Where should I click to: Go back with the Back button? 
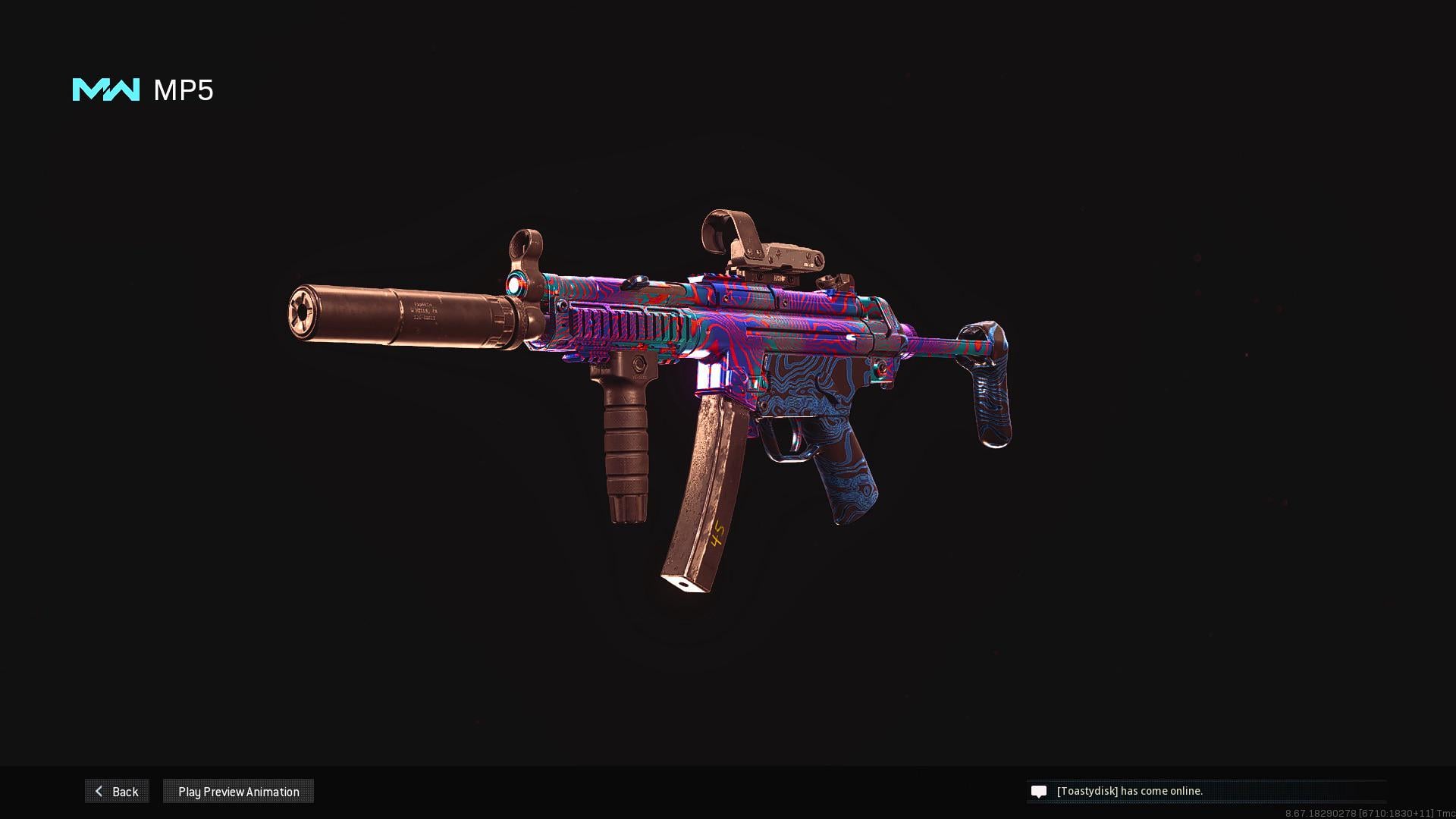pos(117,791)
